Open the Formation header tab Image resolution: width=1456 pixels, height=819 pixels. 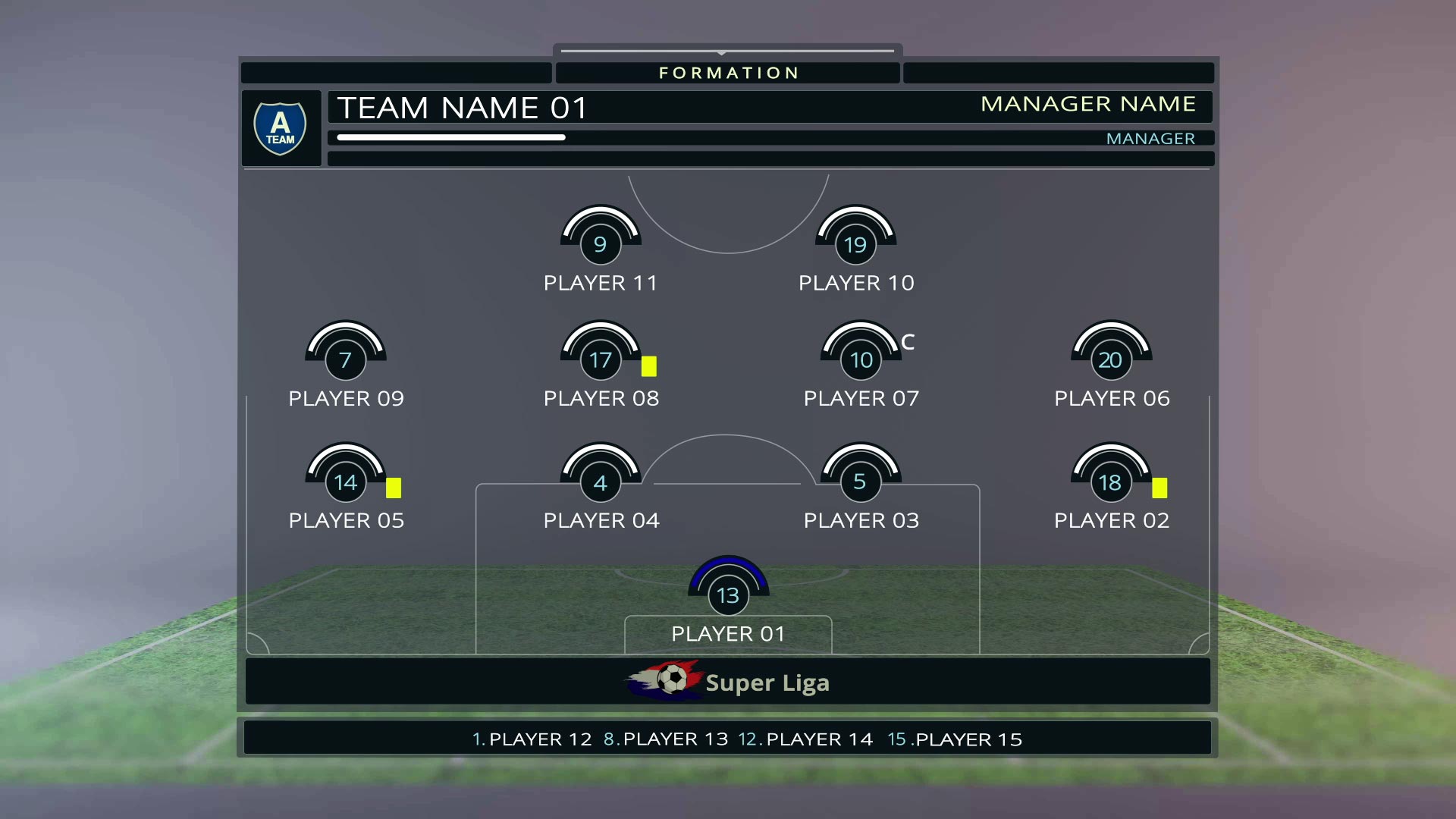[728, 73]
